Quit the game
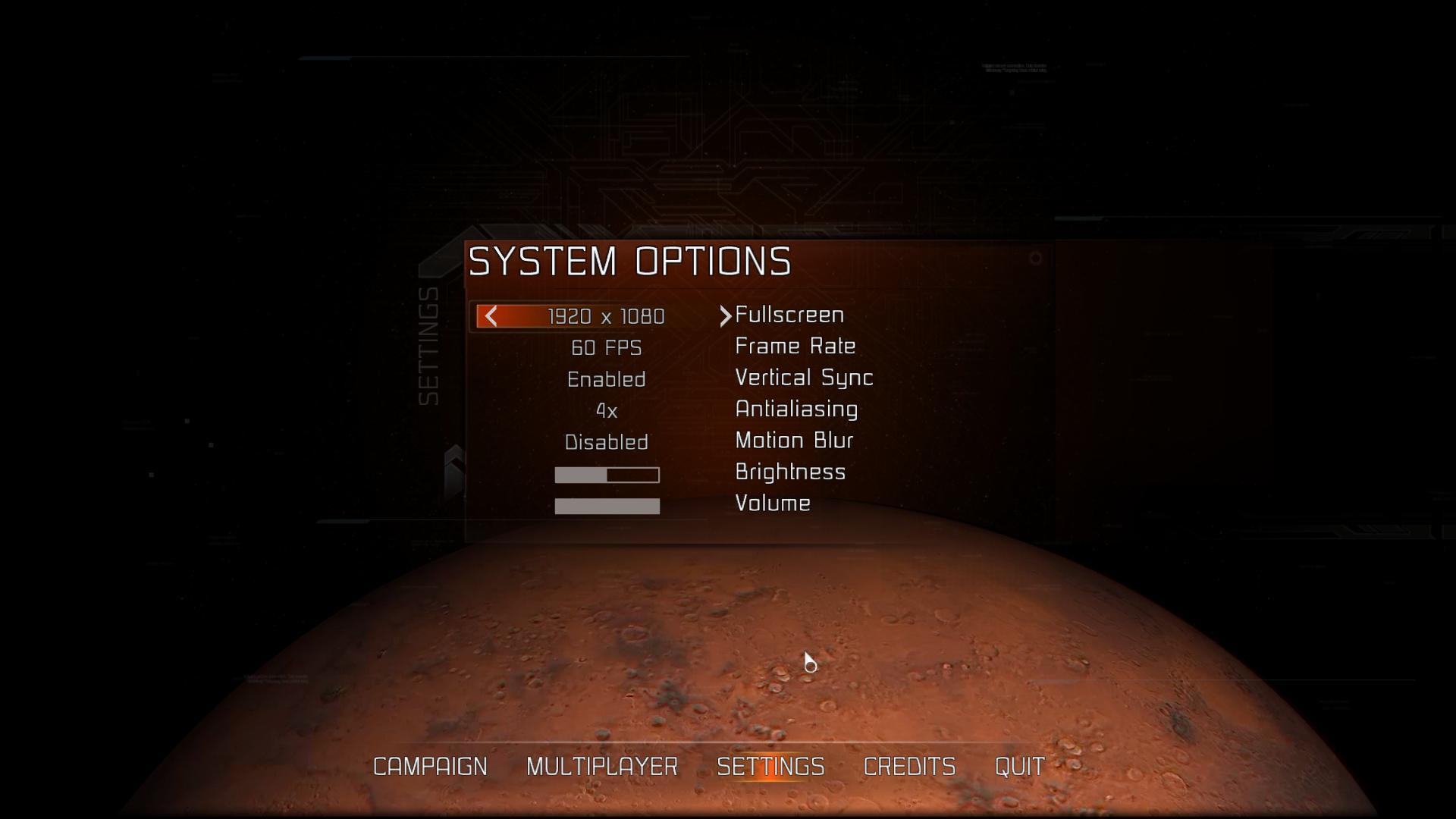This screenshot has height=819, width=1456. tap(1019, 767)
